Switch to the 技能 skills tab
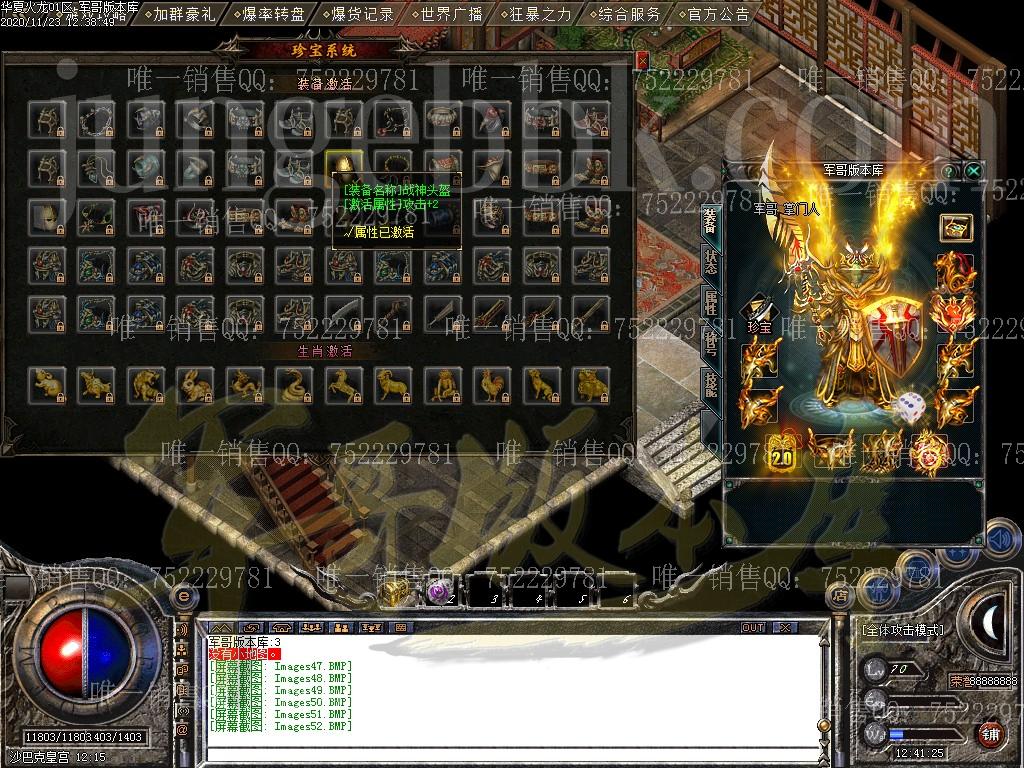1024x768 pixels. coord(710,385)
